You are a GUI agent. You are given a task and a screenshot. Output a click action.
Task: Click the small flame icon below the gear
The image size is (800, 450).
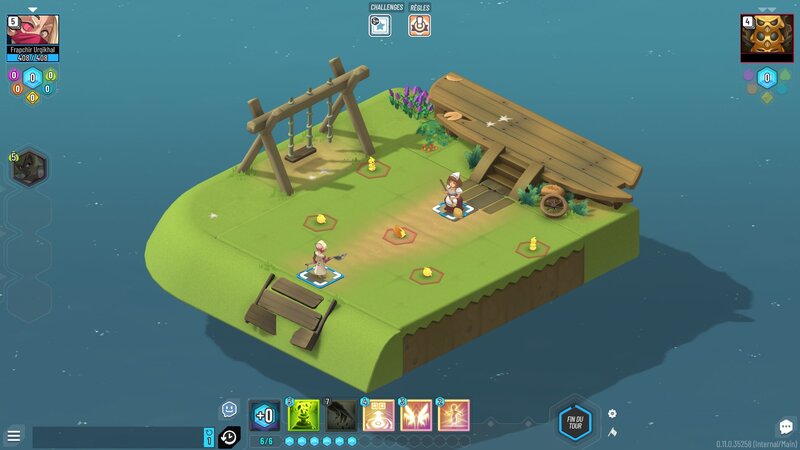(613, 432)
